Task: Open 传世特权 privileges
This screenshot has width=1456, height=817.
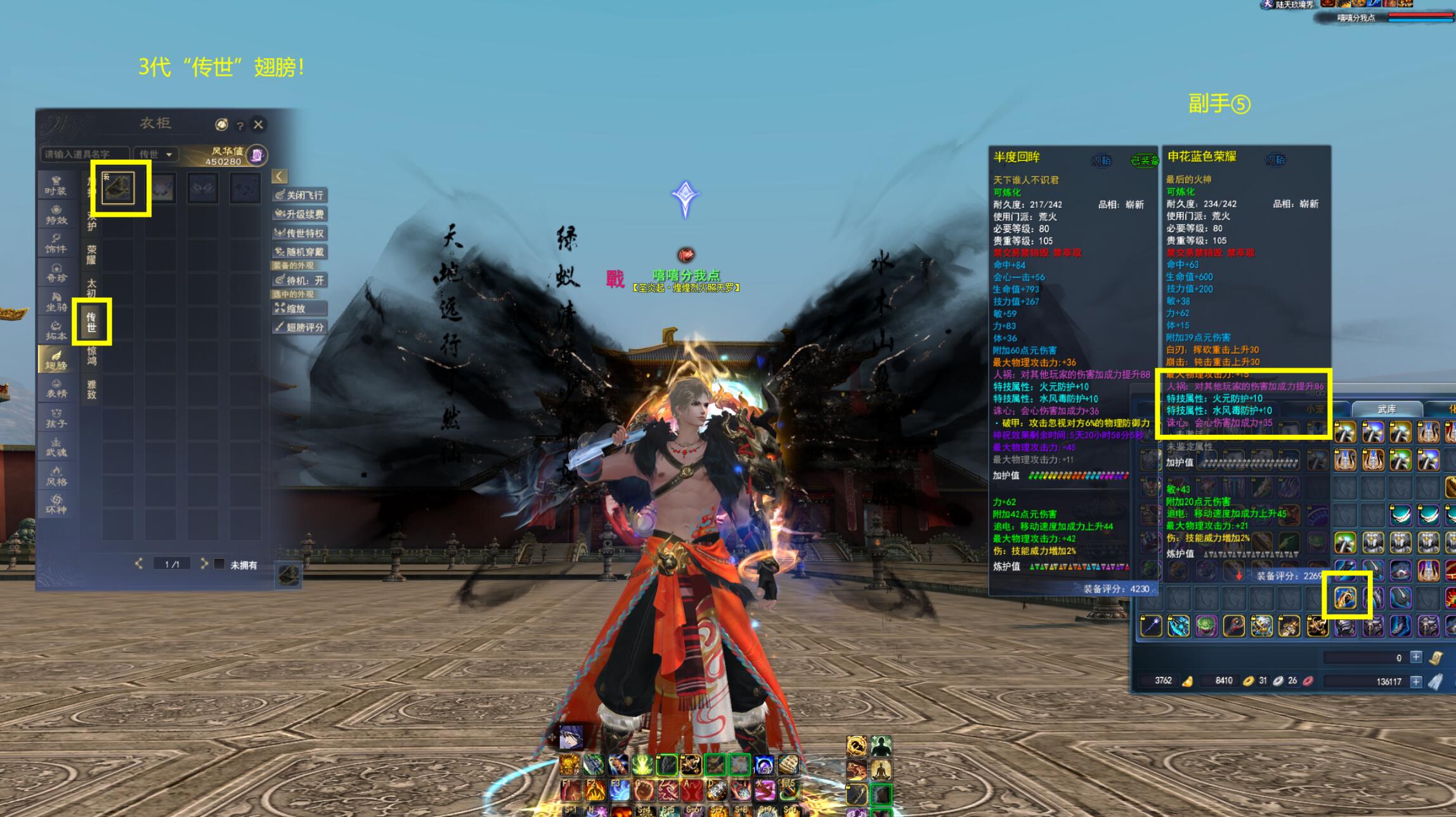Action: [x=300, y=233]
